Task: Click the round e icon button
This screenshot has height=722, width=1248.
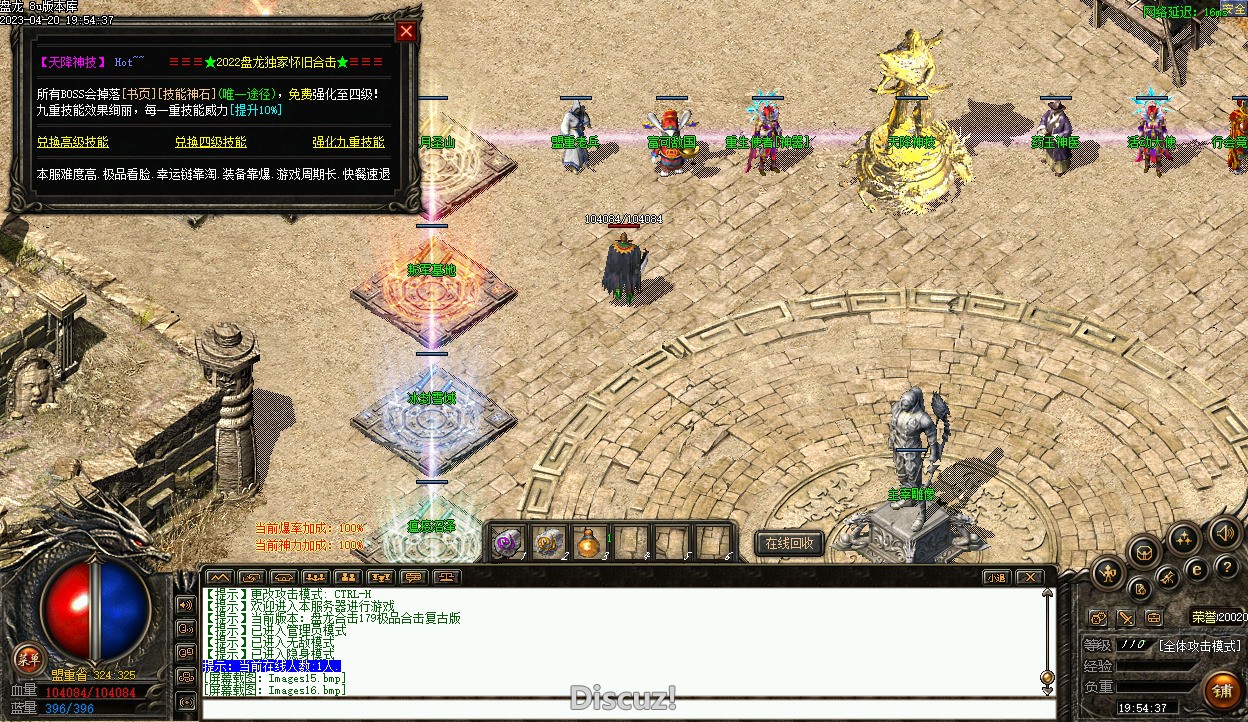Action: point(1196,568)
